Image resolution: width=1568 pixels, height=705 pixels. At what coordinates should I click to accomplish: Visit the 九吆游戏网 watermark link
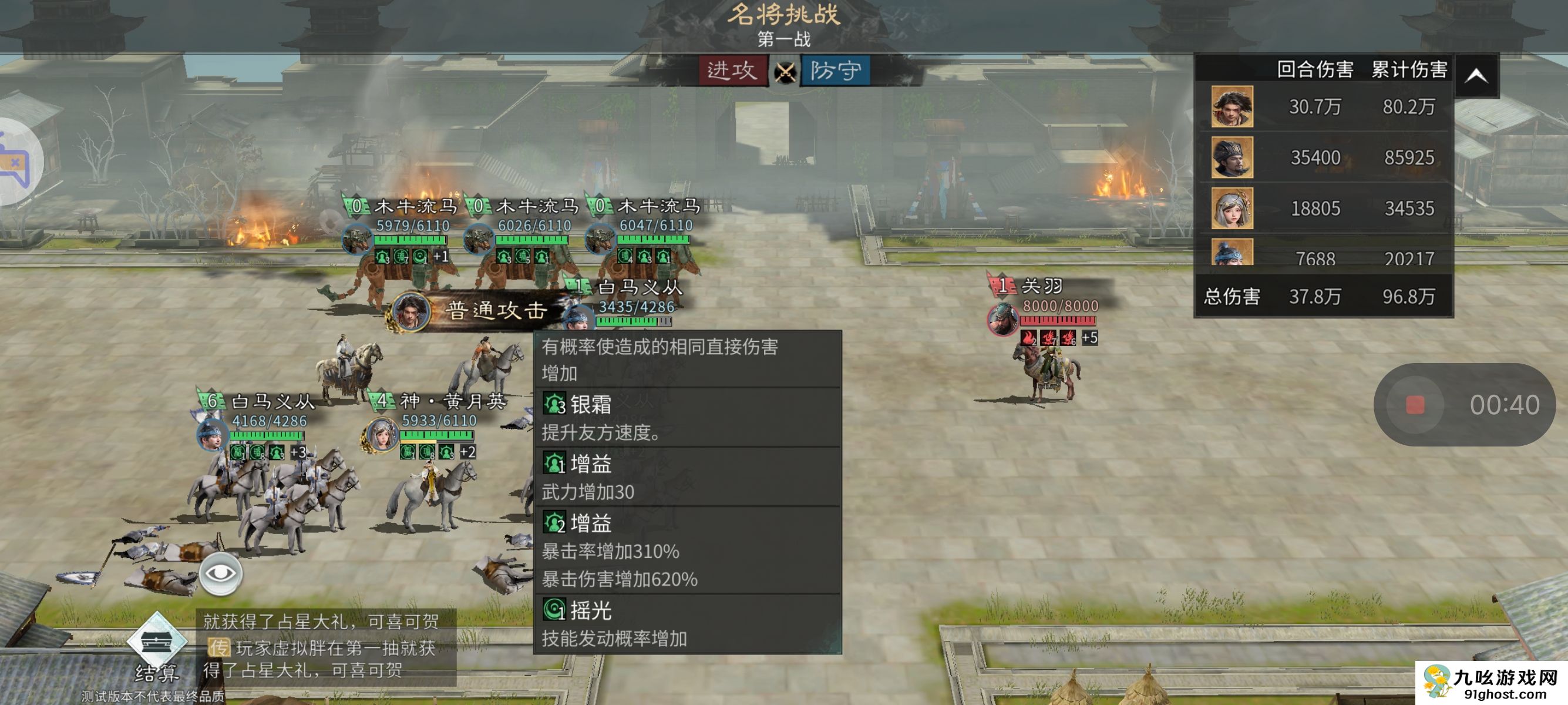[1491, 683]
